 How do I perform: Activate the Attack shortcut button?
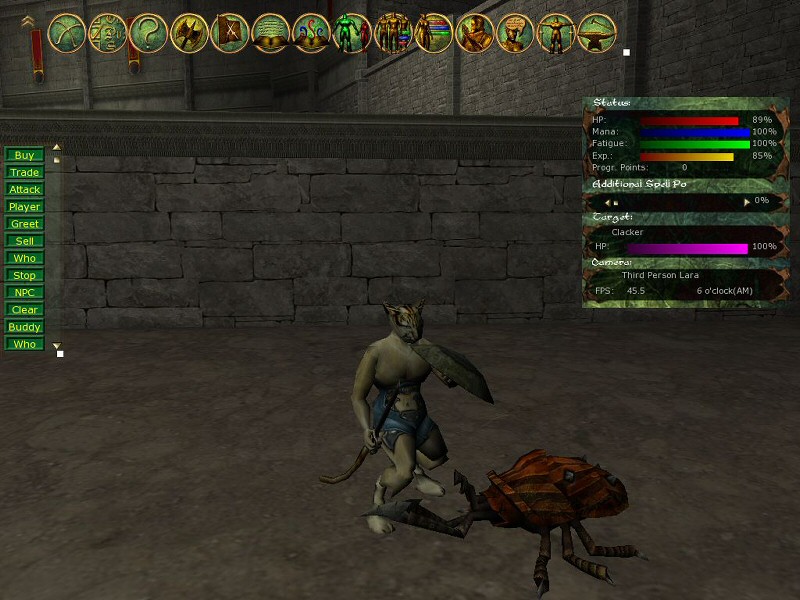(24, 189)
